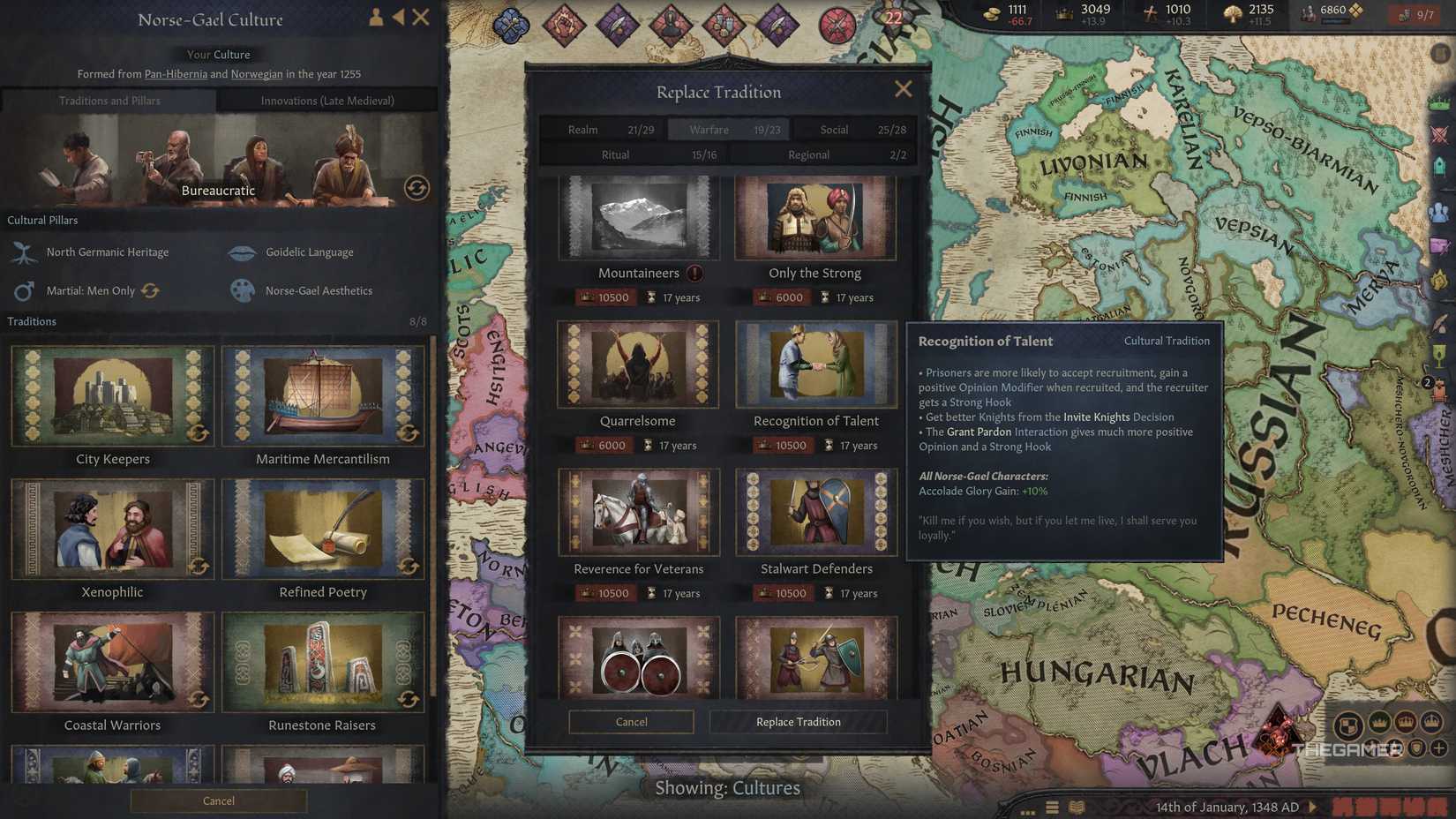Screen dimensions: 1456x819
Task: Click the gold treasury icon in top bar
Action: [x=990, y=14]
